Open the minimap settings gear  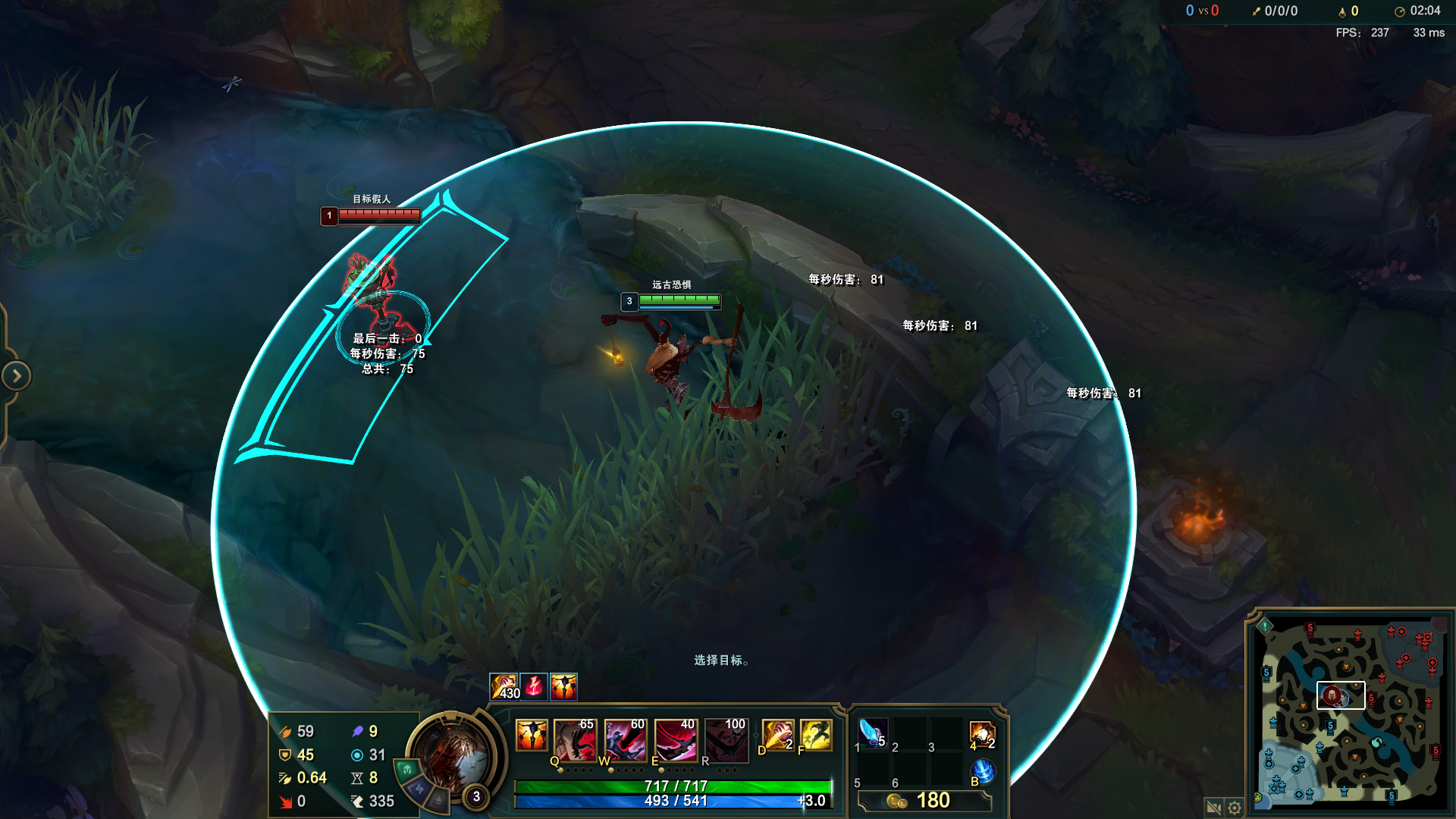pyautogui.click(x=1235, y=808)
